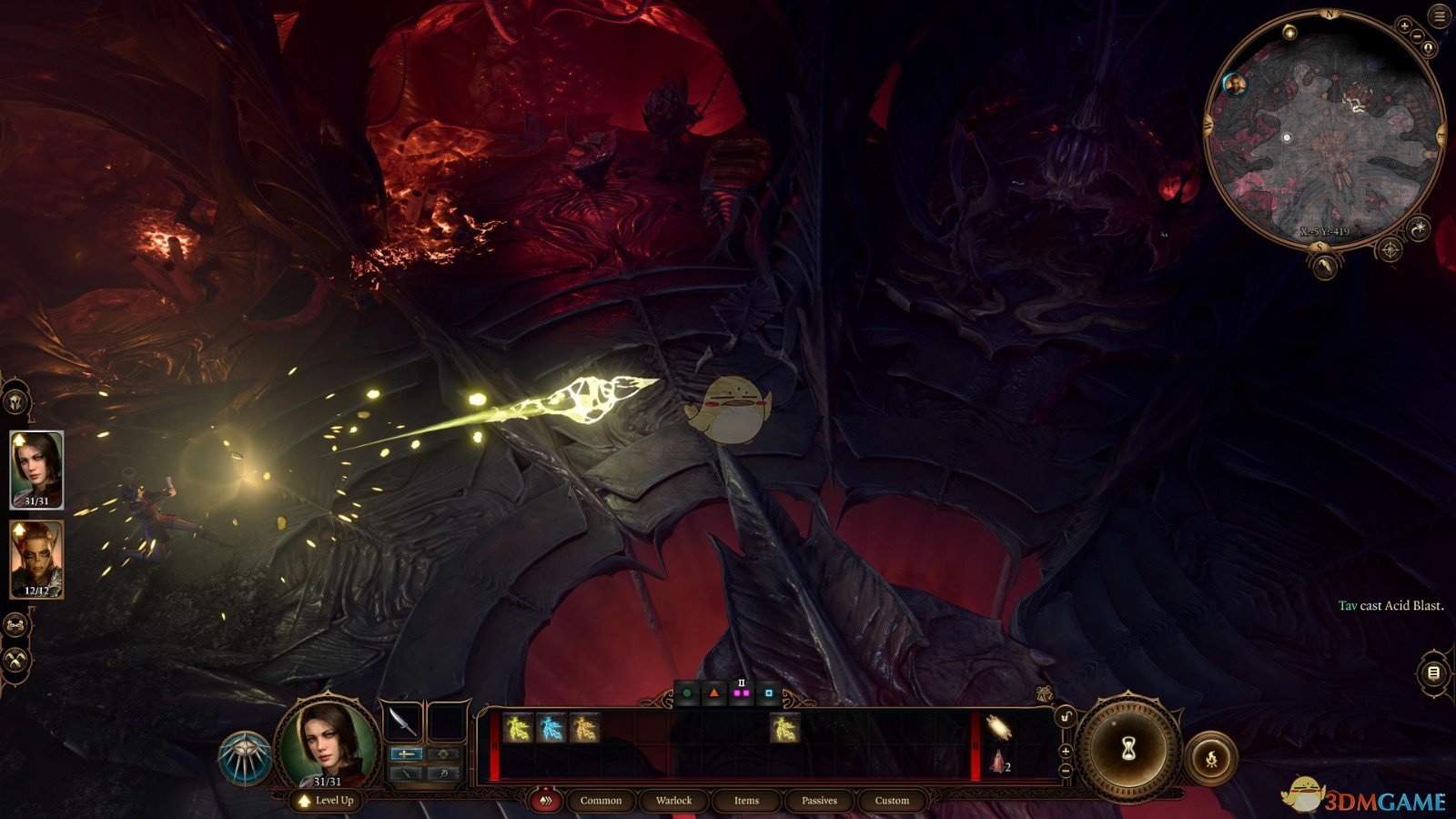Zoom out the minimap with minus button
This screenshot has width=1456, height=819.
tap(1418, 36)
